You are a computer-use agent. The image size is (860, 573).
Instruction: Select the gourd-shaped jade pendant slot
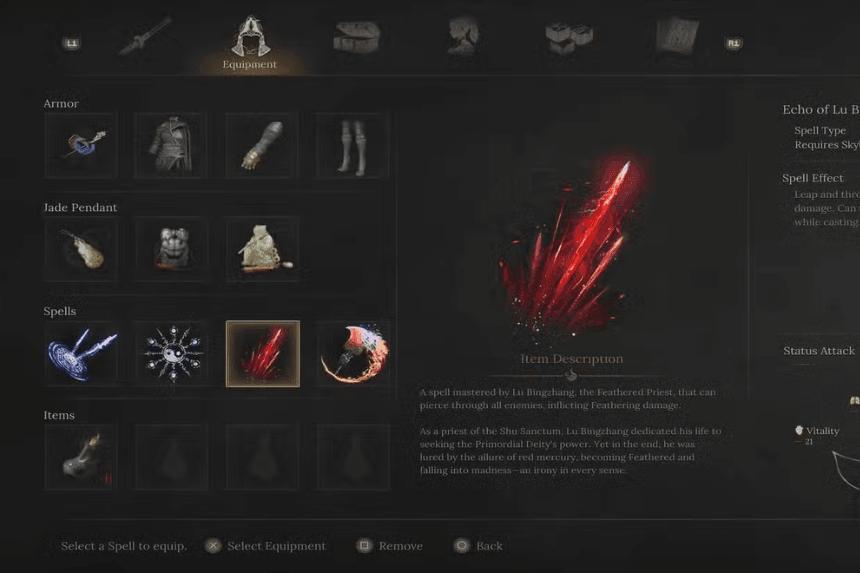[80, 250]
